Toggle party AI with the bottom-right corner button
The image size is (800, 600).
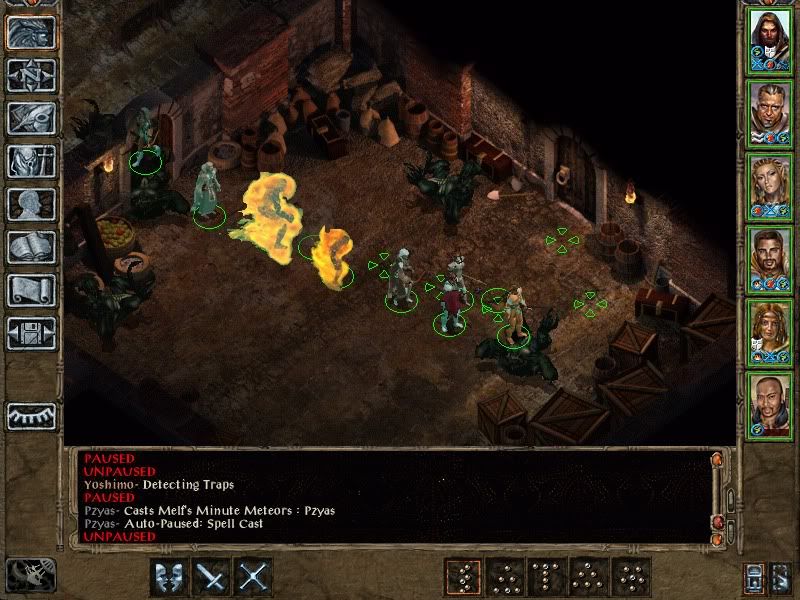[783, 578]
